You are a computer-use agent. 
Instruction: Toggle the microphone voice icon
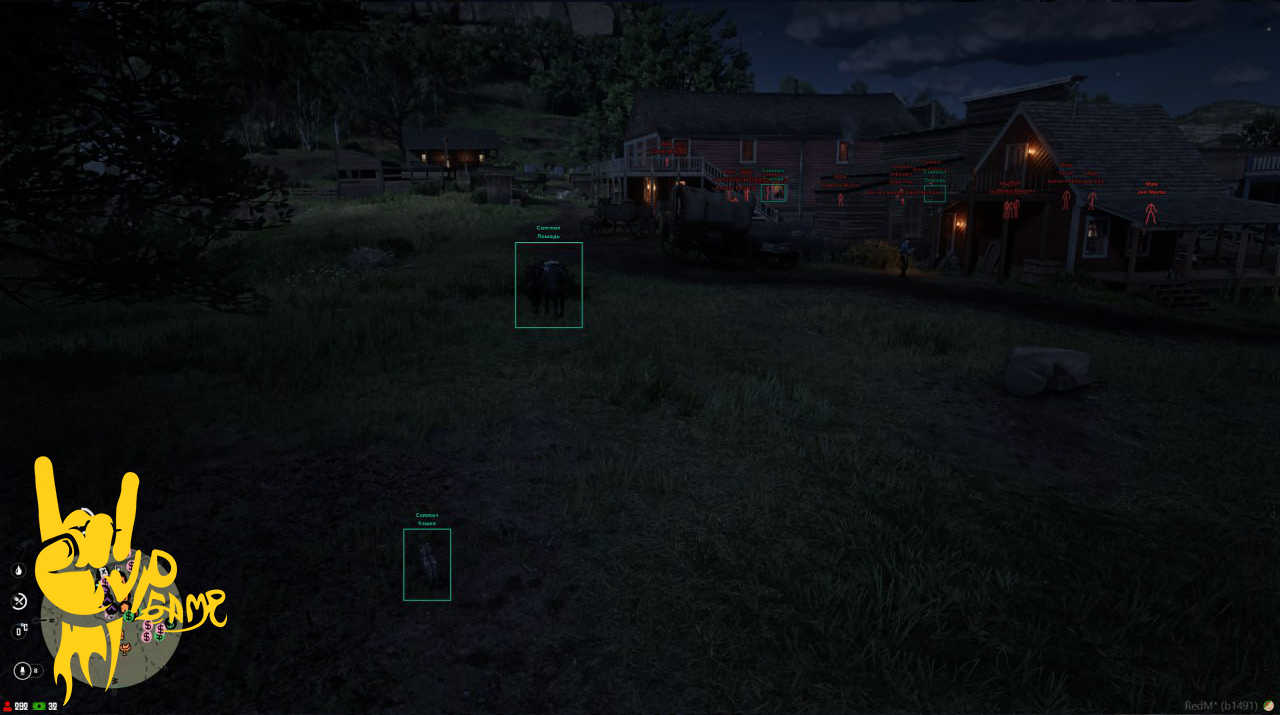(x=22, y=670)
